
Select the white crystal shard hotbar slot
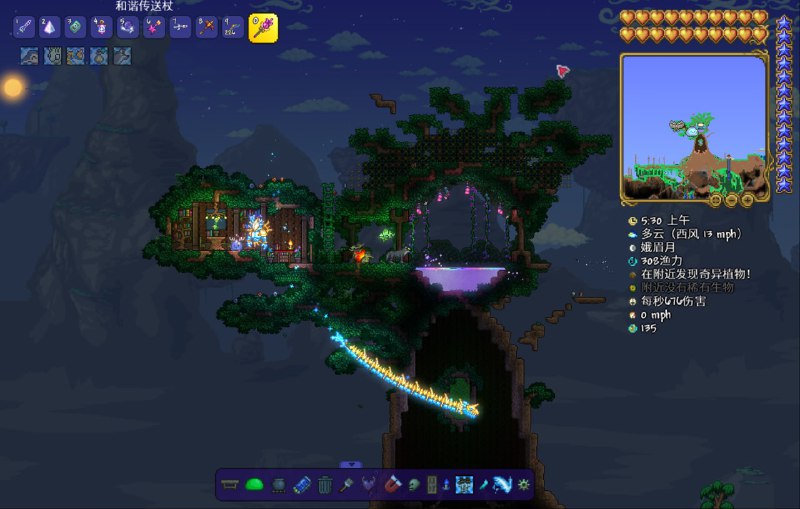tap(49, 28)
